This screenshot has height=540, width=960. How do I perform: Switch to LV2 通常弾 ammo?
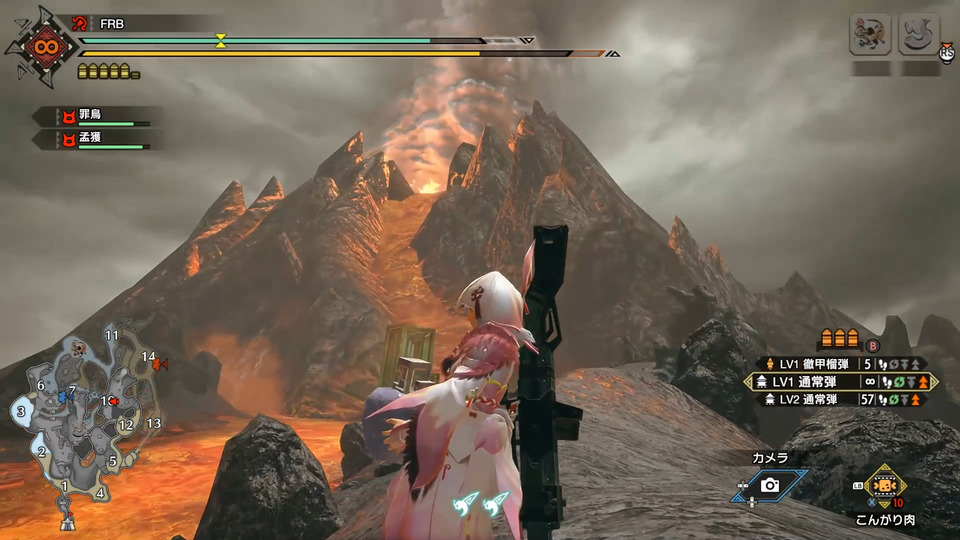(x=839, y=400)
